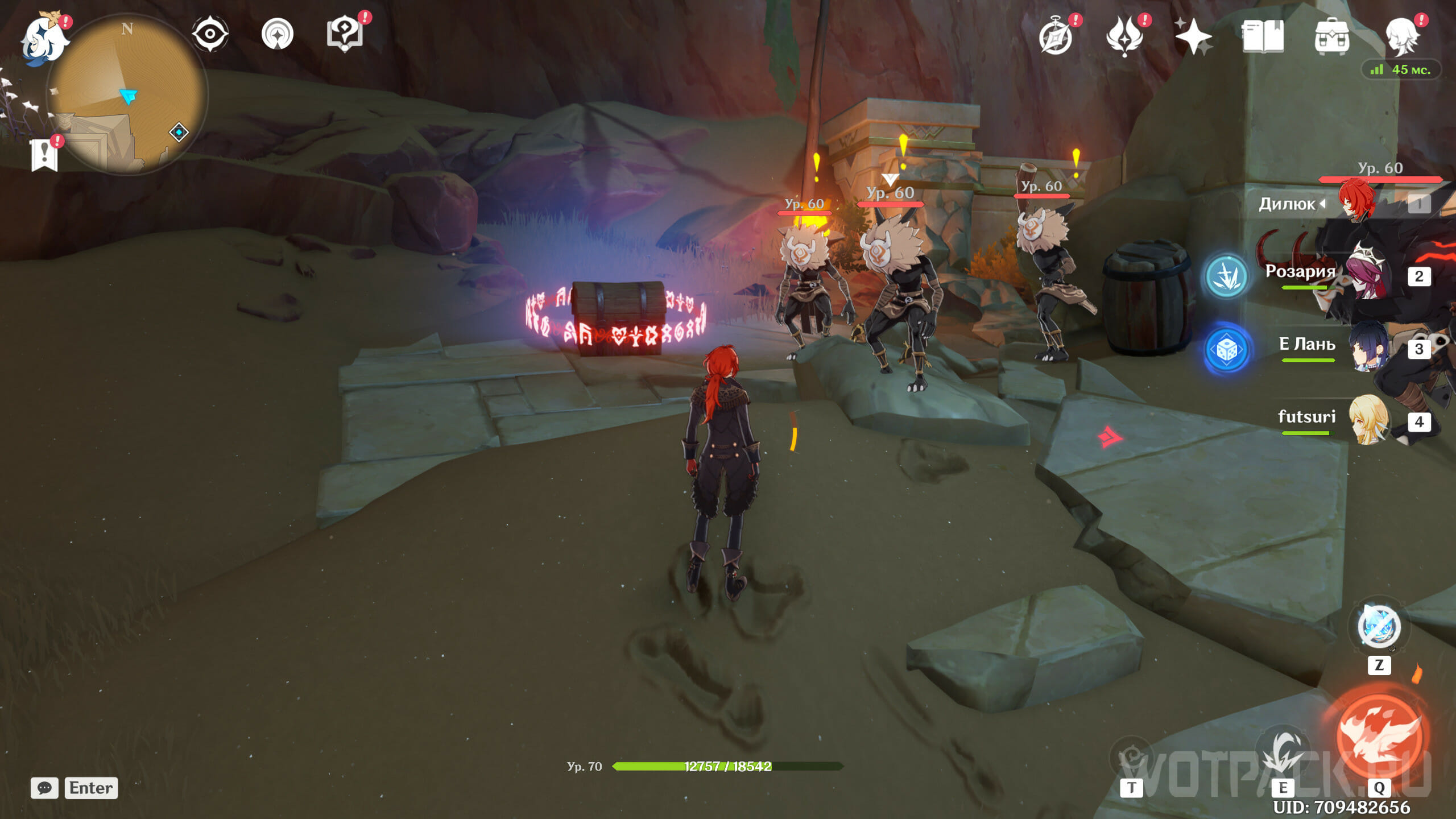Open the co-op mode icon
This screenshot has height=819, width=1456.
[278, 34]
